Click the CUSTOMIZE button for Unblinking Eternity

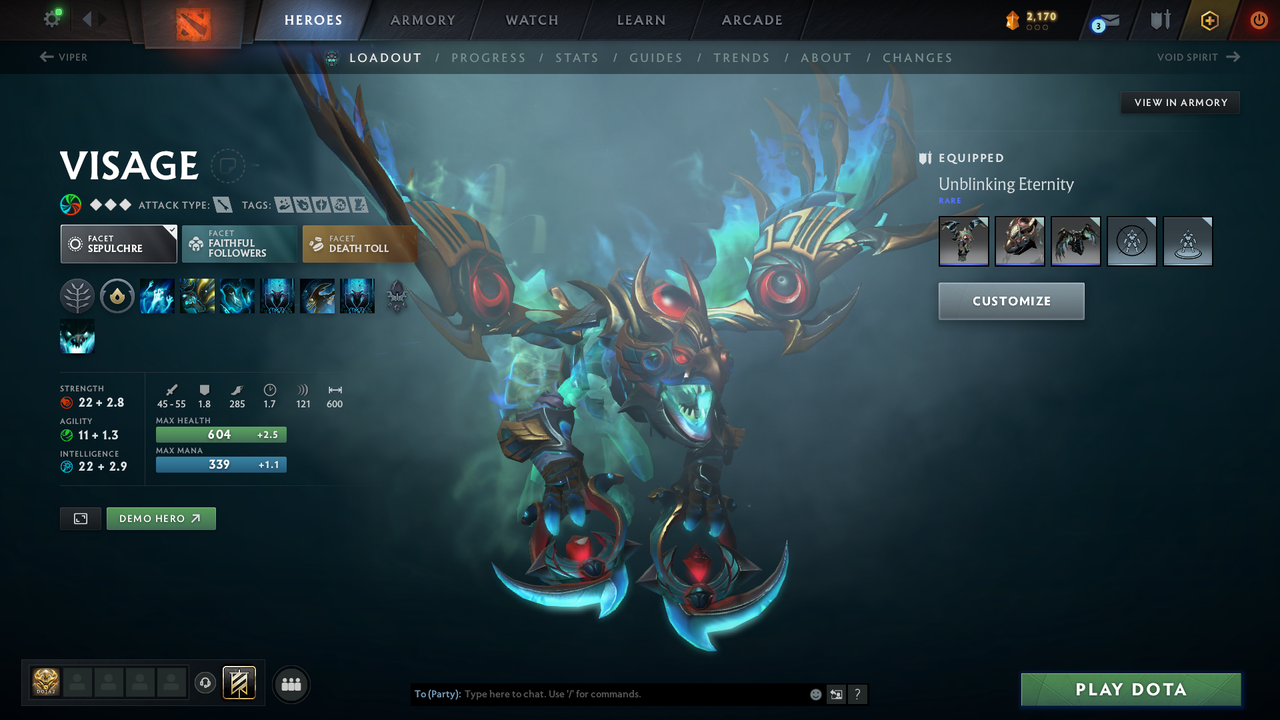(1011, 301)
